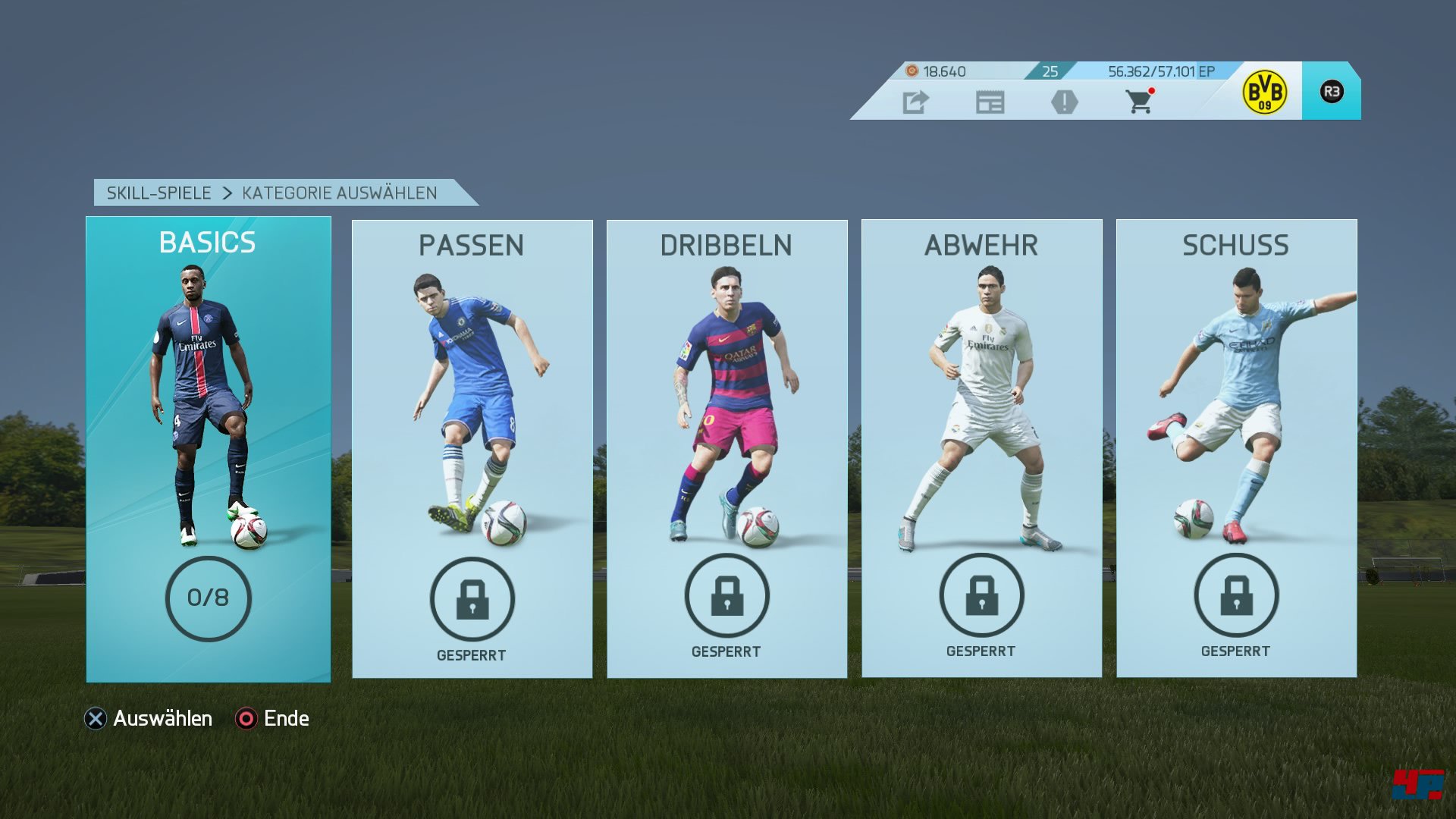Image resolution: width=1456 pixels, height=819 pixels.
Task: Choose the locked PASSEN category card
Action: click(x=472, y=449)
